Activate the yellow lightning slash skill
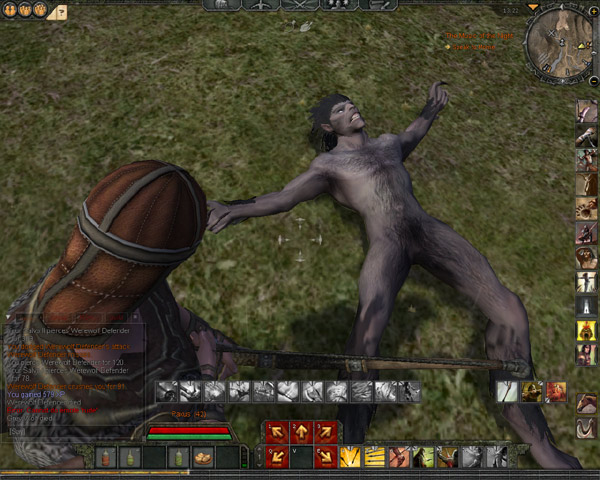Screen dimensions: 600x480 coord(350,457)
